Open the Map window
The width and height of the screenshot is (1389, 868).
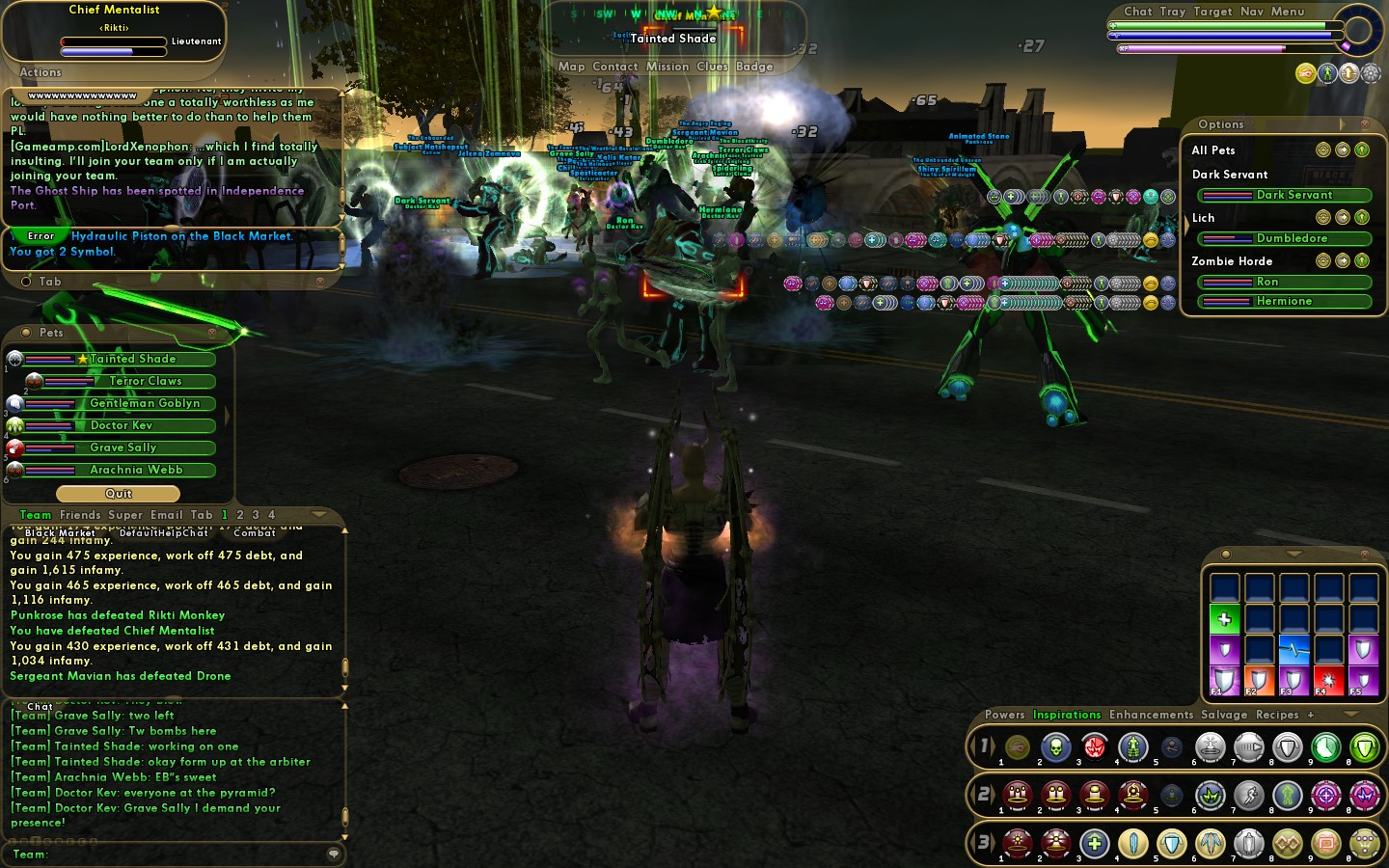coord(571,67)
